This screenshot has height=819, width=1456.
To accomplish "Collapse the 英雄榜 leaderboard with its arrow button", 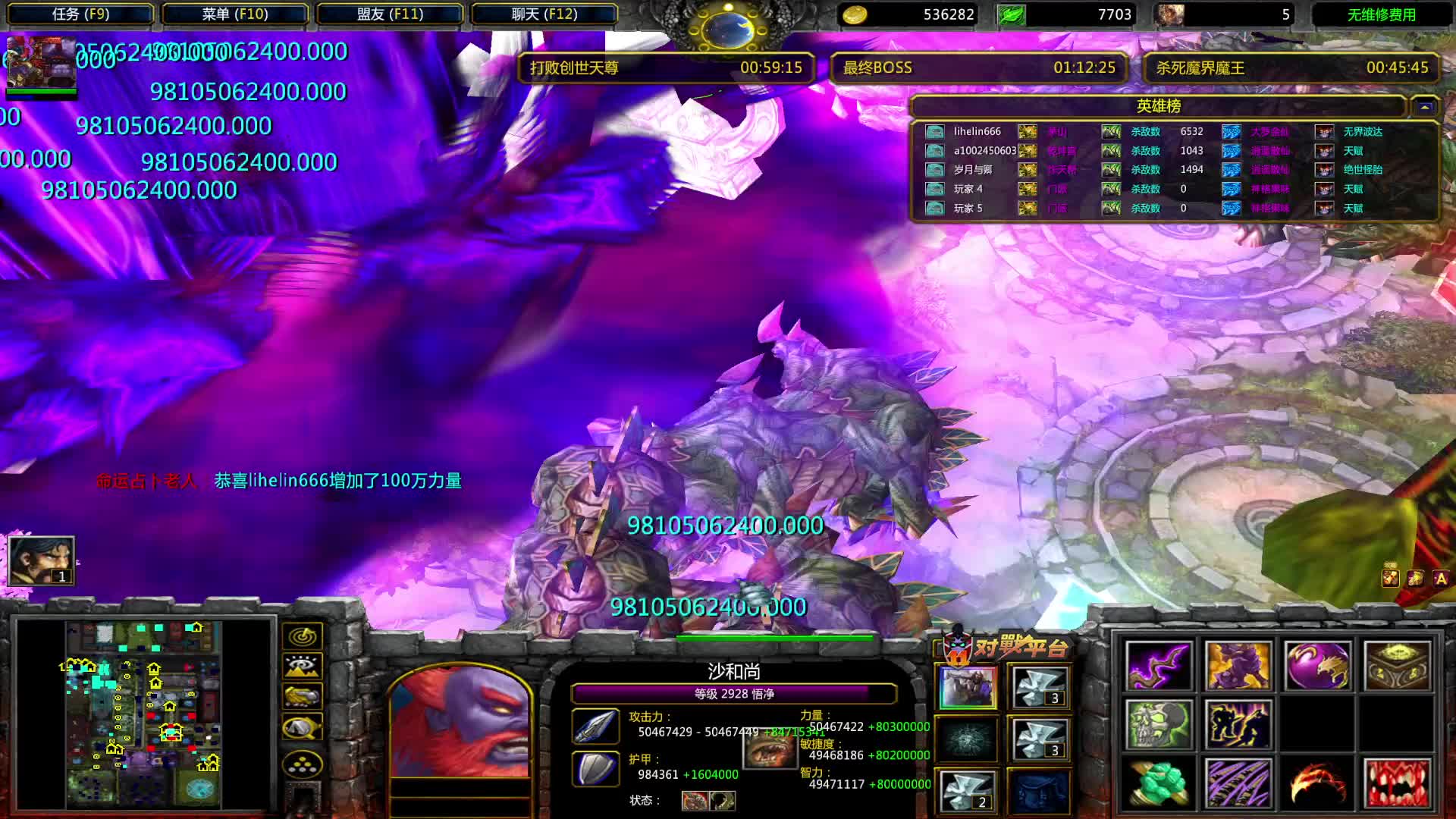I will [x=1424, y=107].
